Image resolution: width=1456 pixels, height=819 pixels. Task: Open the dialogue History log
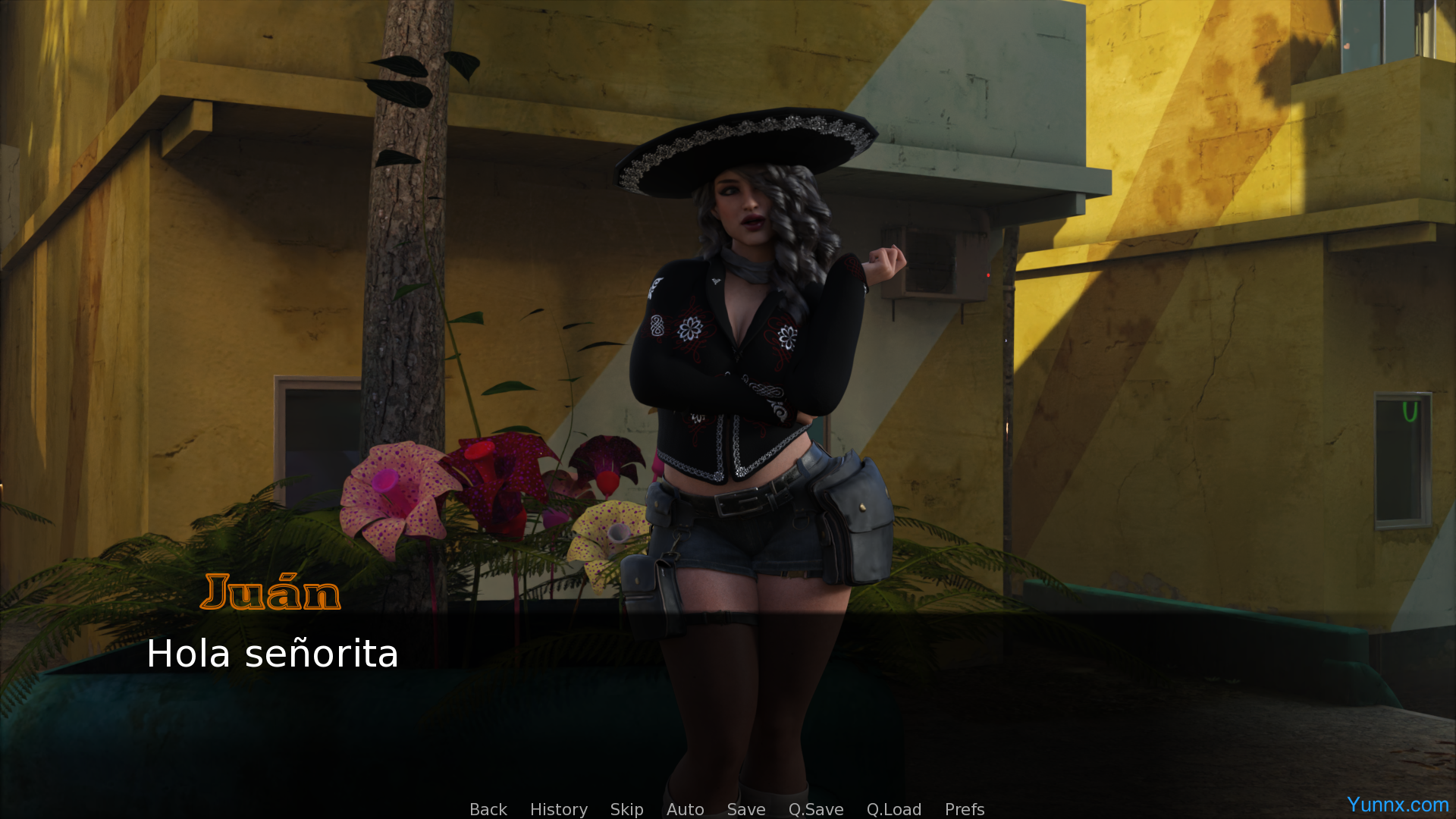click(558, 809)
